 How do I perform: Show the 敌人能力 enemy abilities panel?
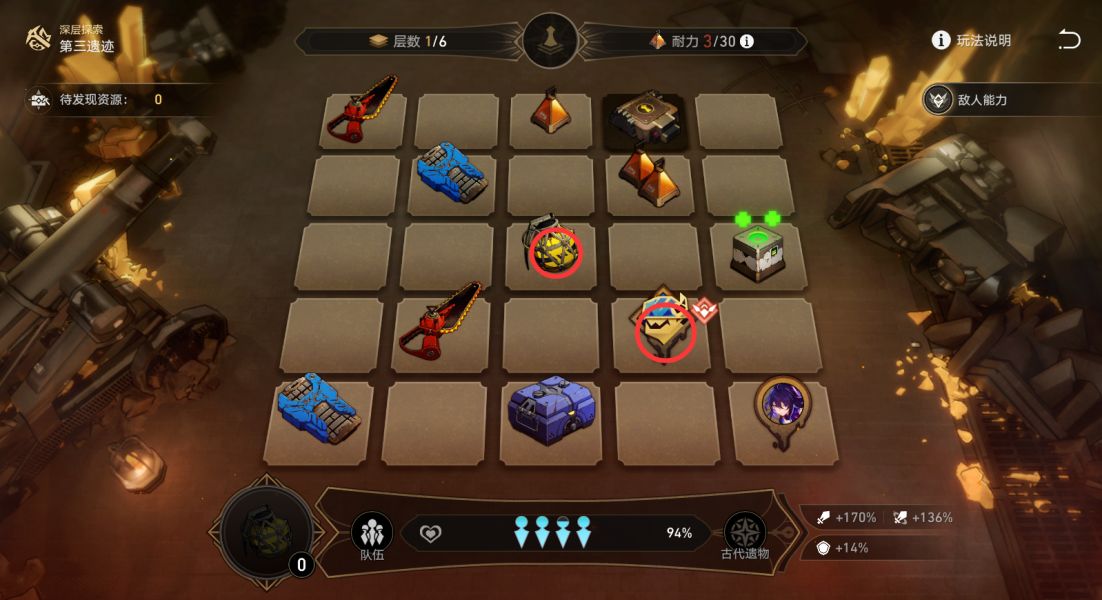point(1007,100)
